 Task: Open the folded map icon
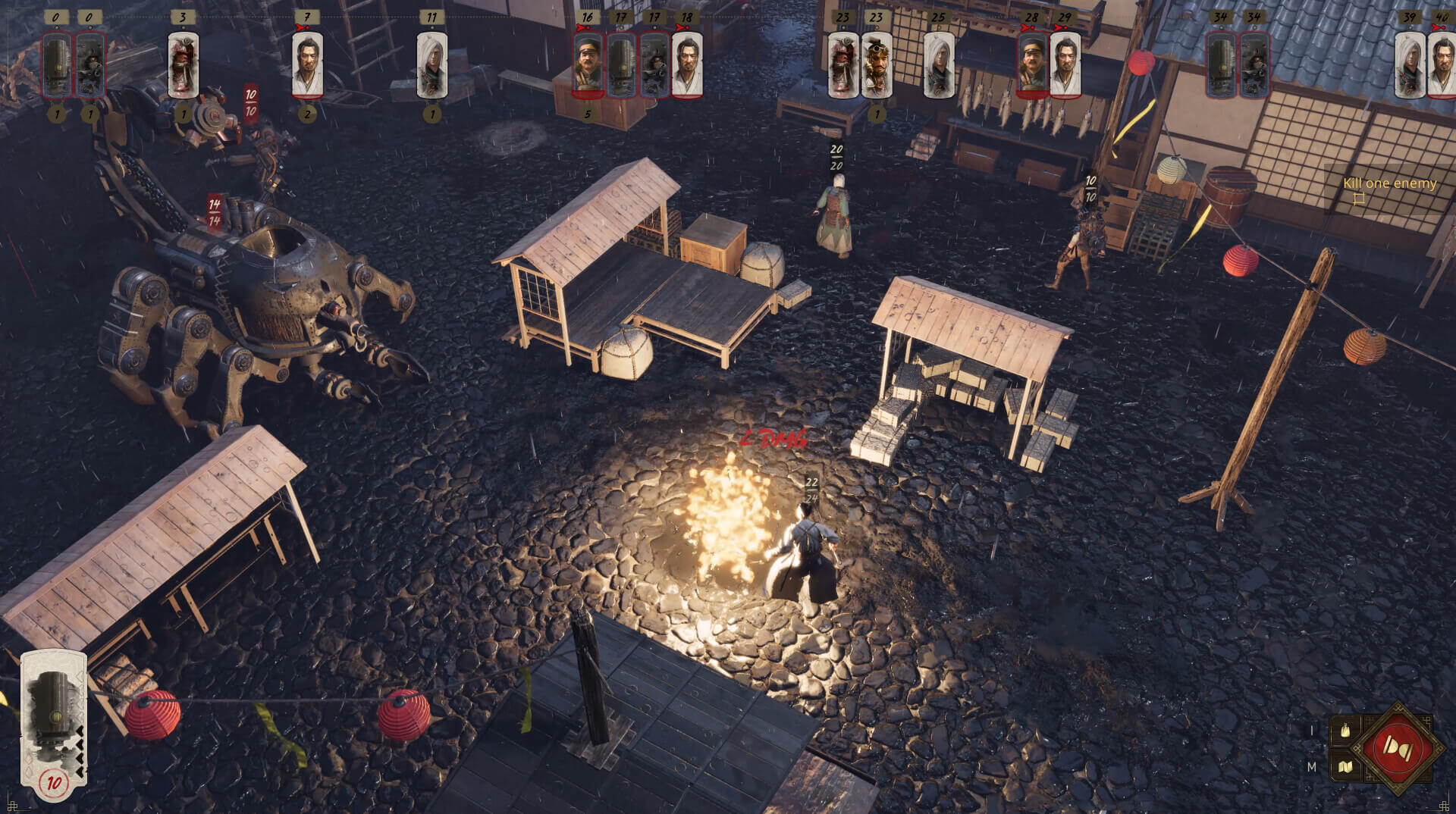tap(1345, 766)
